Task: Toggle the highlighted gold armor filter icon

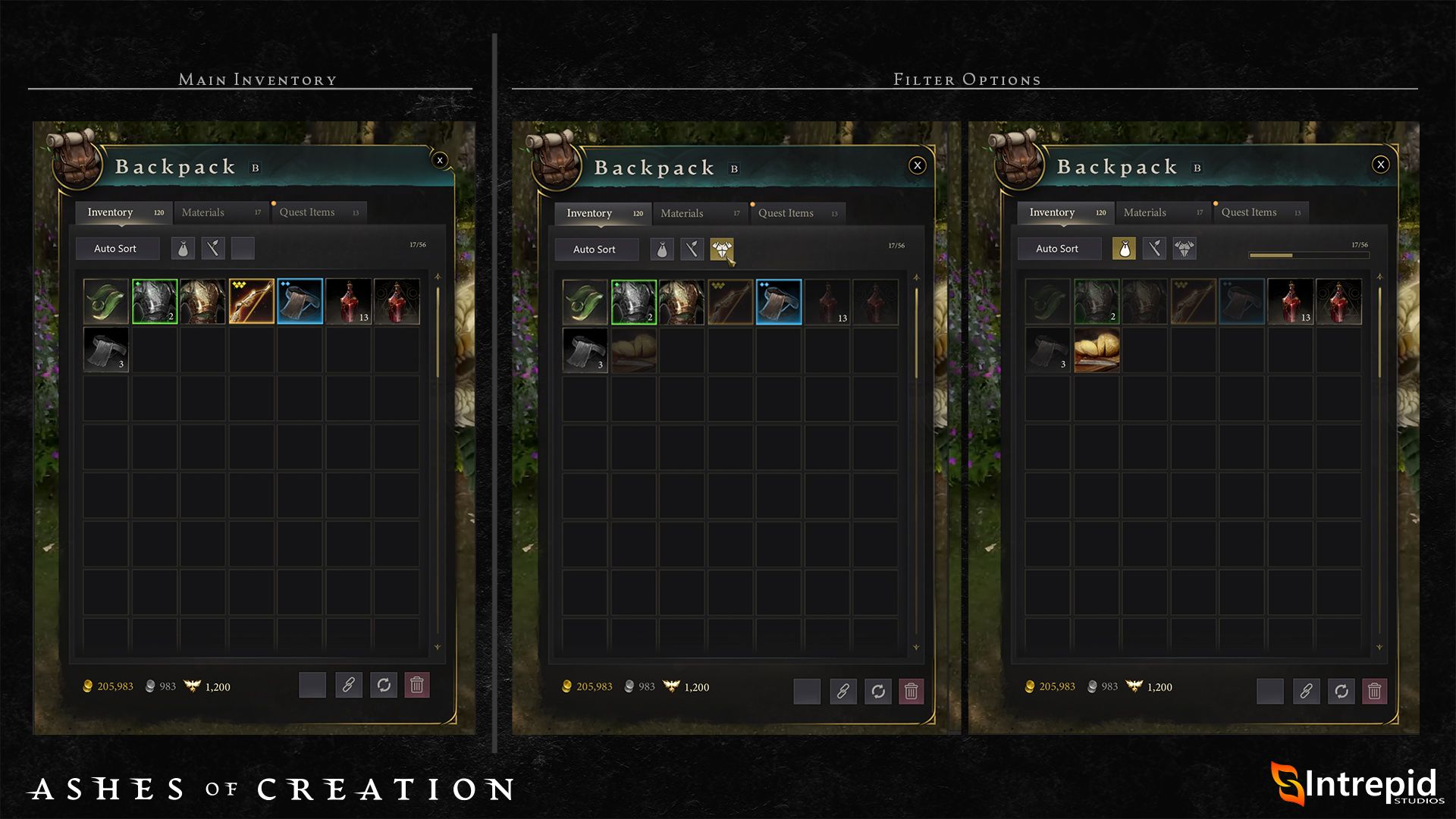Action: click(721, 249)
